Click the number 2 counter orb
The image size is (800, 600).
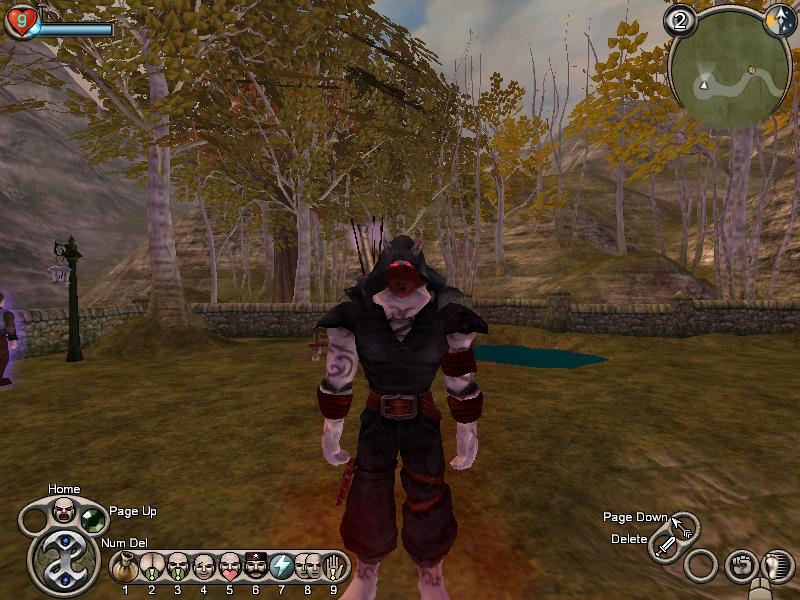[x=680, y=21]
